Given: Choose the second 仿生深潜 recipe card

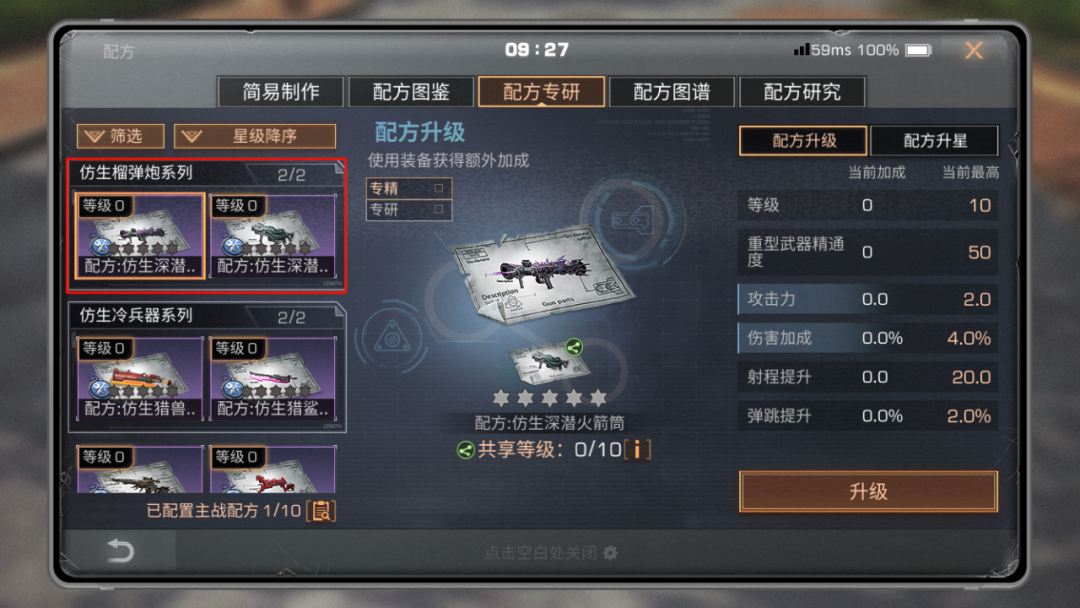Looking at the screenshot, I should 272,236.
